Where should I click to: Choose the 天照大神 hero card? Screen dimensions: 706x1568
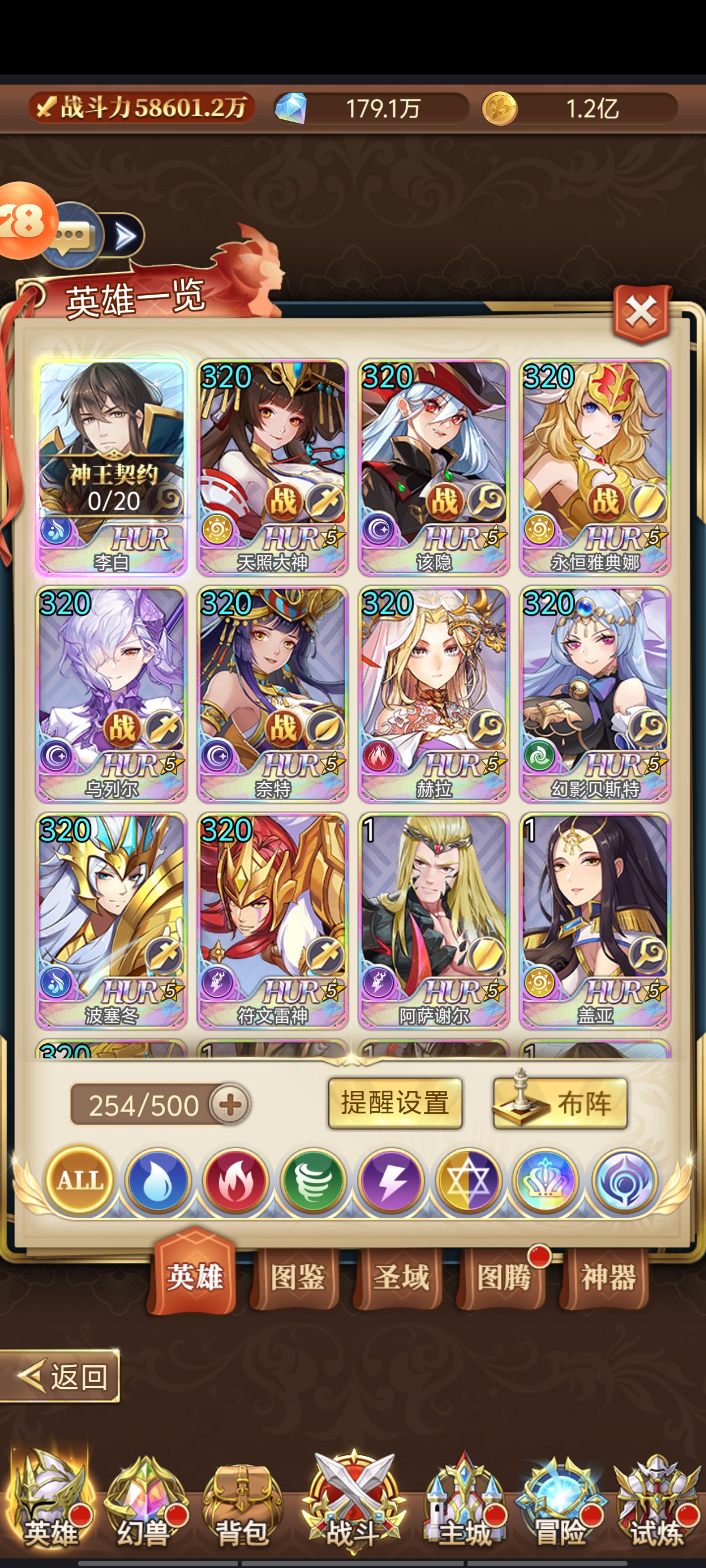point(272,466)
